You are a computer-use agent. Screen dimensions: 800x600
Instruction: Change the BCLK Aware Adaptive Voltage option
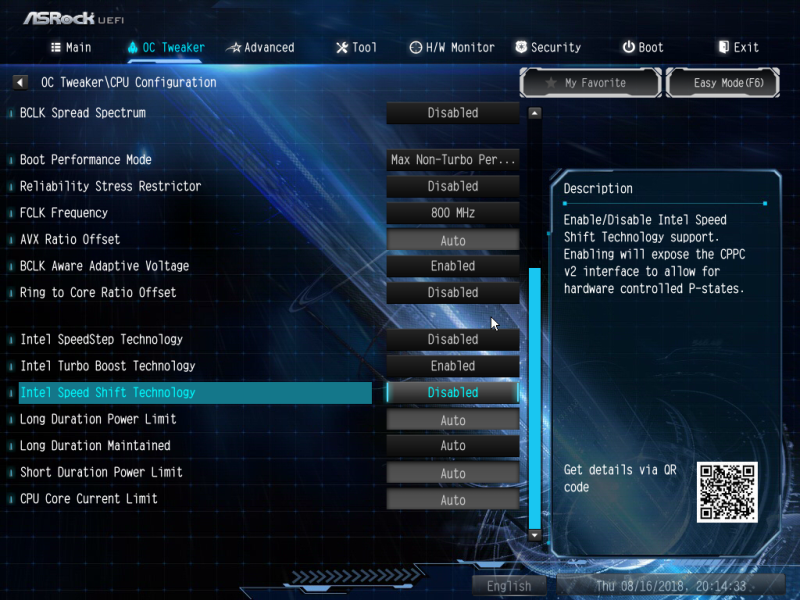coord(453,266)
